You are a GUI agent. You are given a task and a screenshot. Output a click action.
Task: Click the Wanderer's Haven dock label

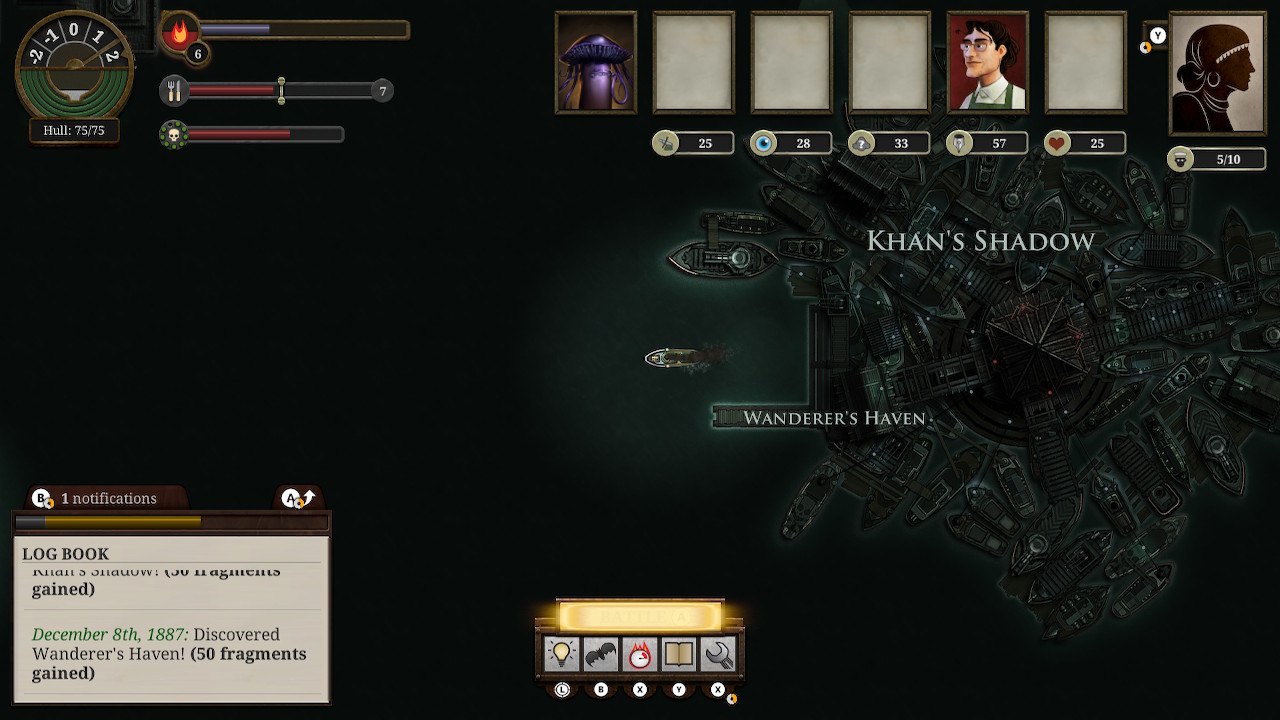(x=834, y=418)
